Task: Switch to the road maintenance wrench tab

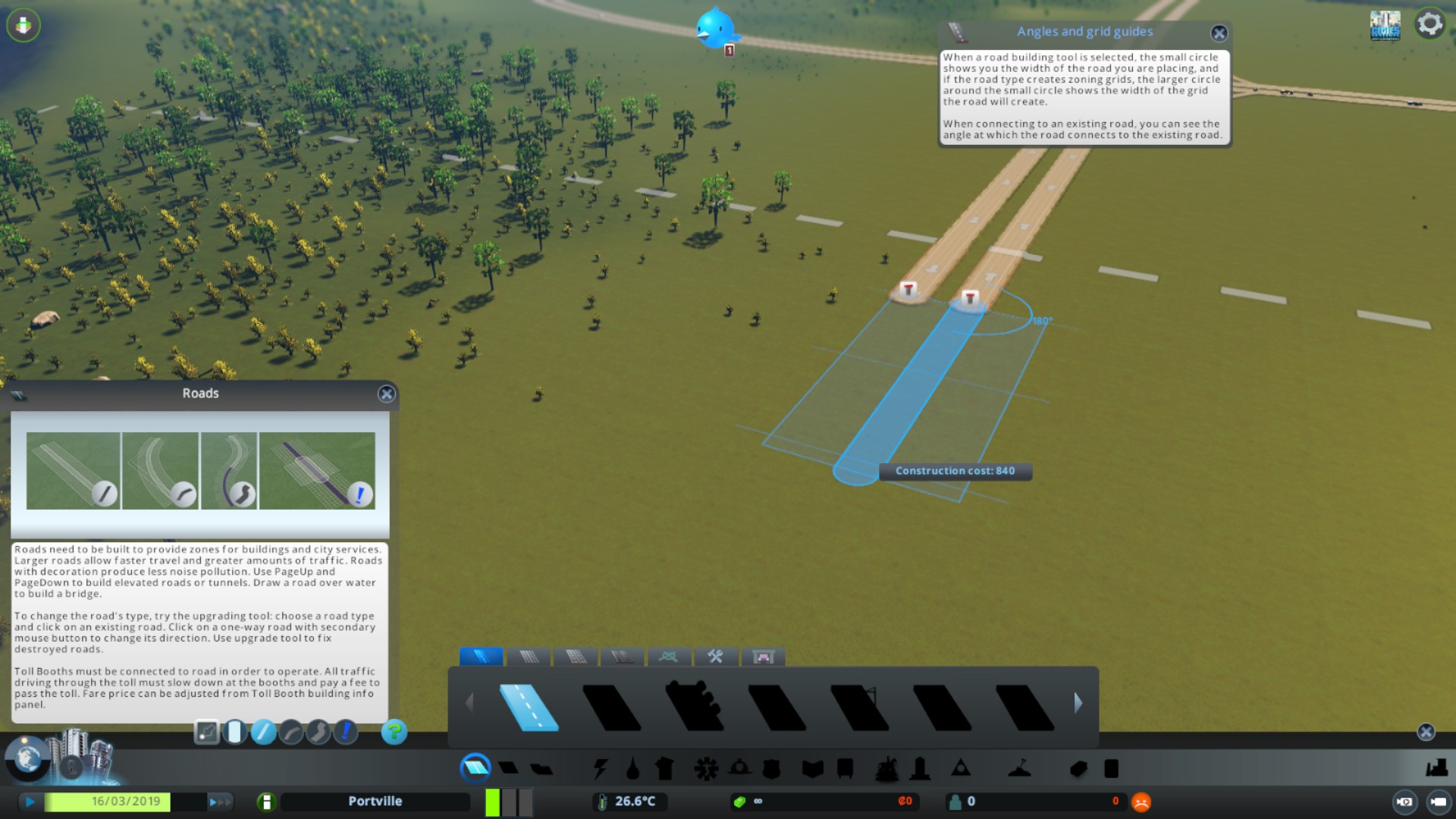Action: [x=715, y=657]
